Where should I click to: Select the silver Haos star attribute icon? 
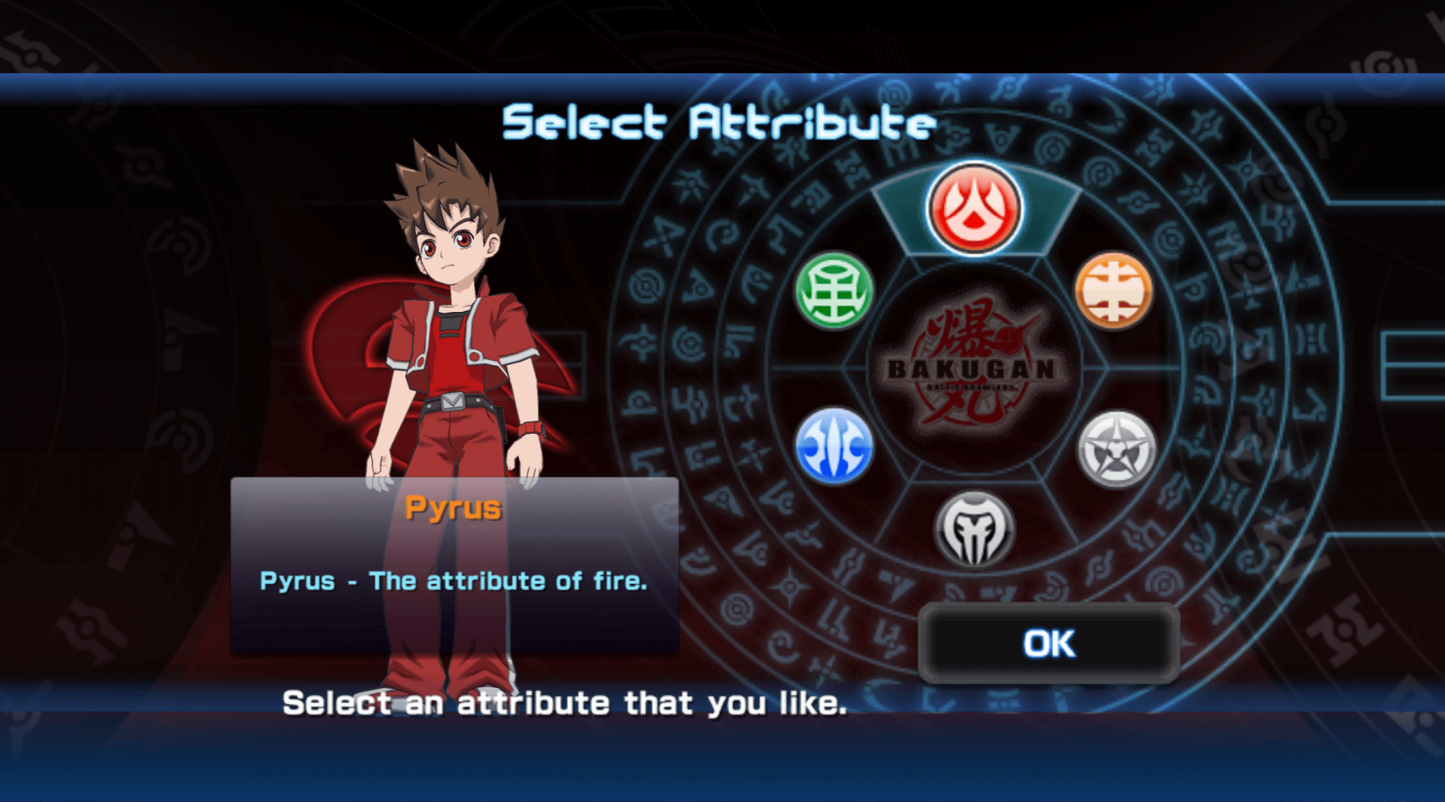[x=1114, y=447]
